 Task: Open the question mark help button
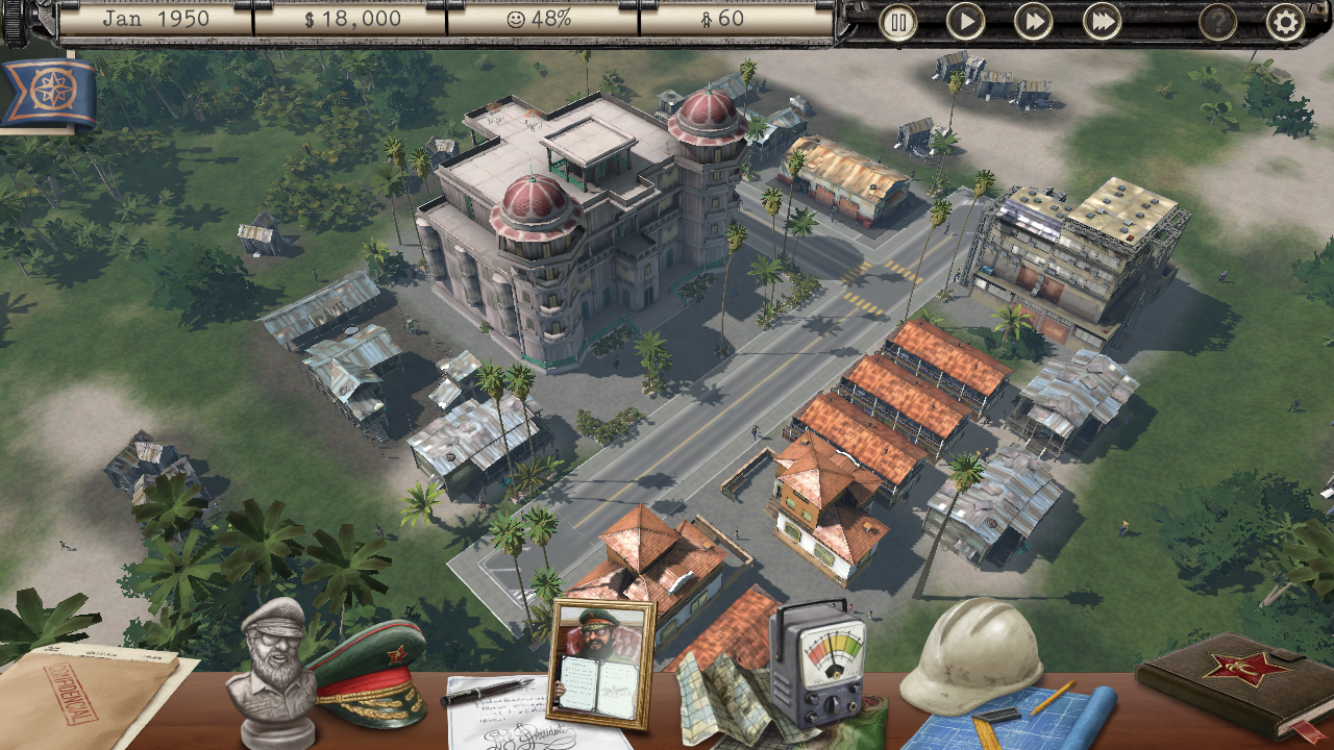click(x=1217, y=22)
